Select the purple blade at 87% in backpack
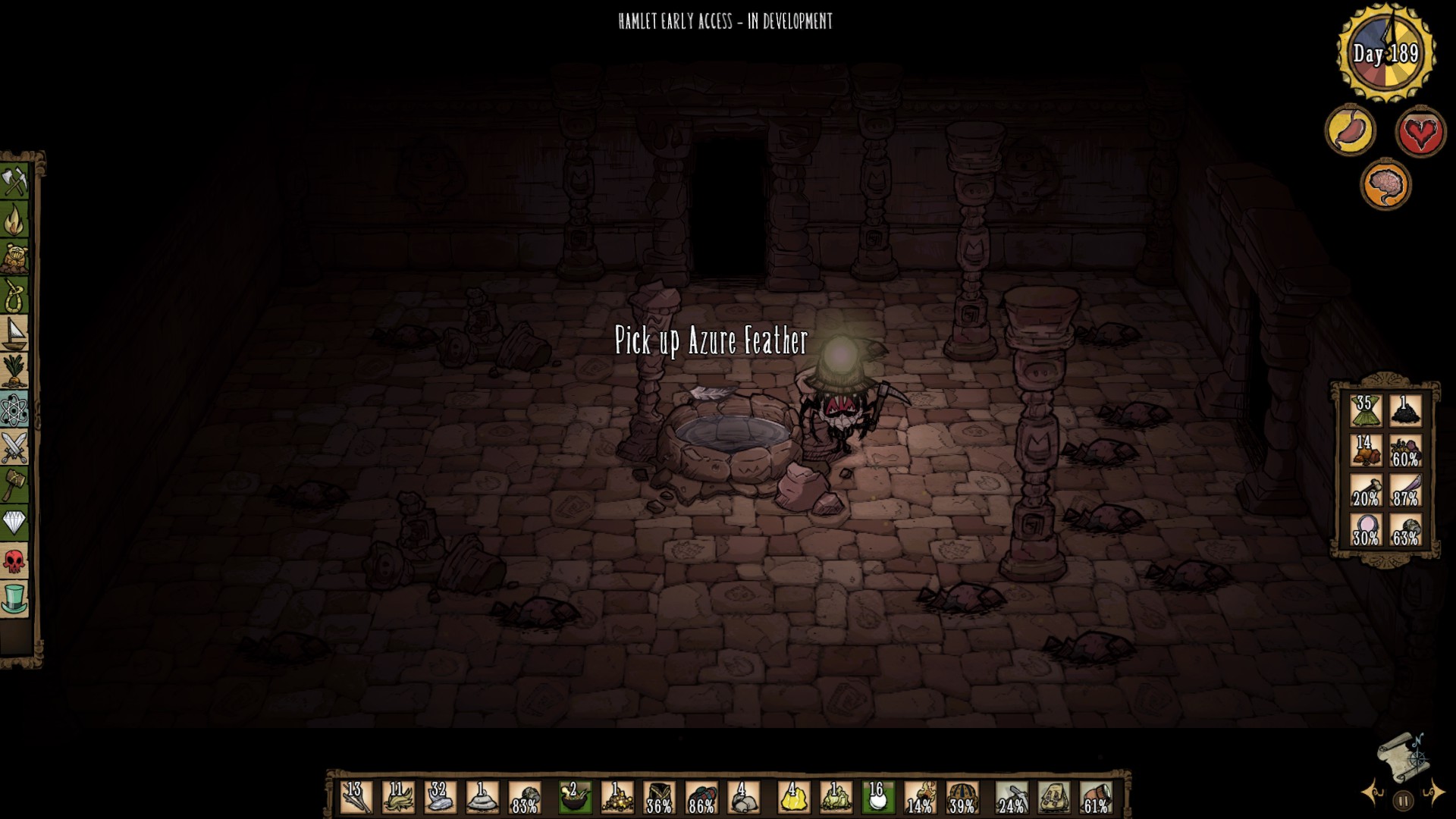The width and height of the screenshot is (1456, 819). tap(1405, 490)
